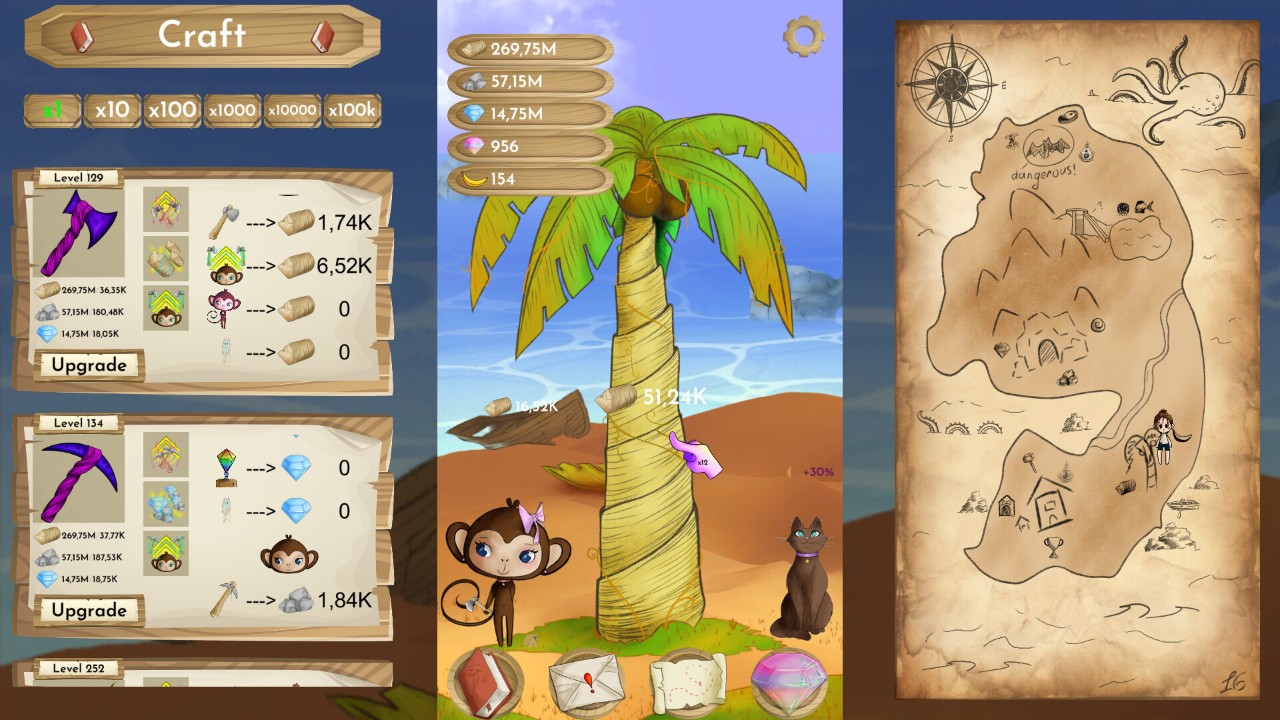Image resolution: width=1280 pixels, height=720 pixels.
Task: Upgrade the Level 134 purple pickaxe
Action: tap(89, 610)
